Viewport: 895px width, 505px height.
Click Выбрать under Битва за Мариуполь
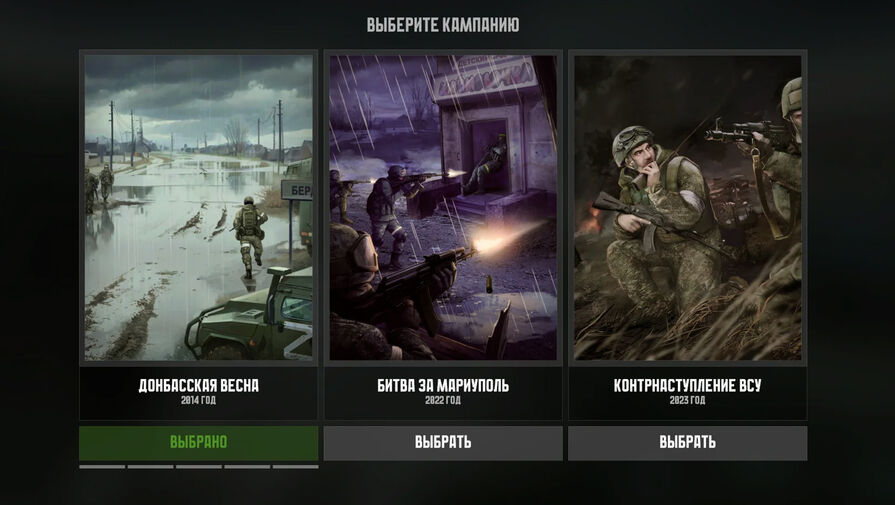tap(443, 442)
